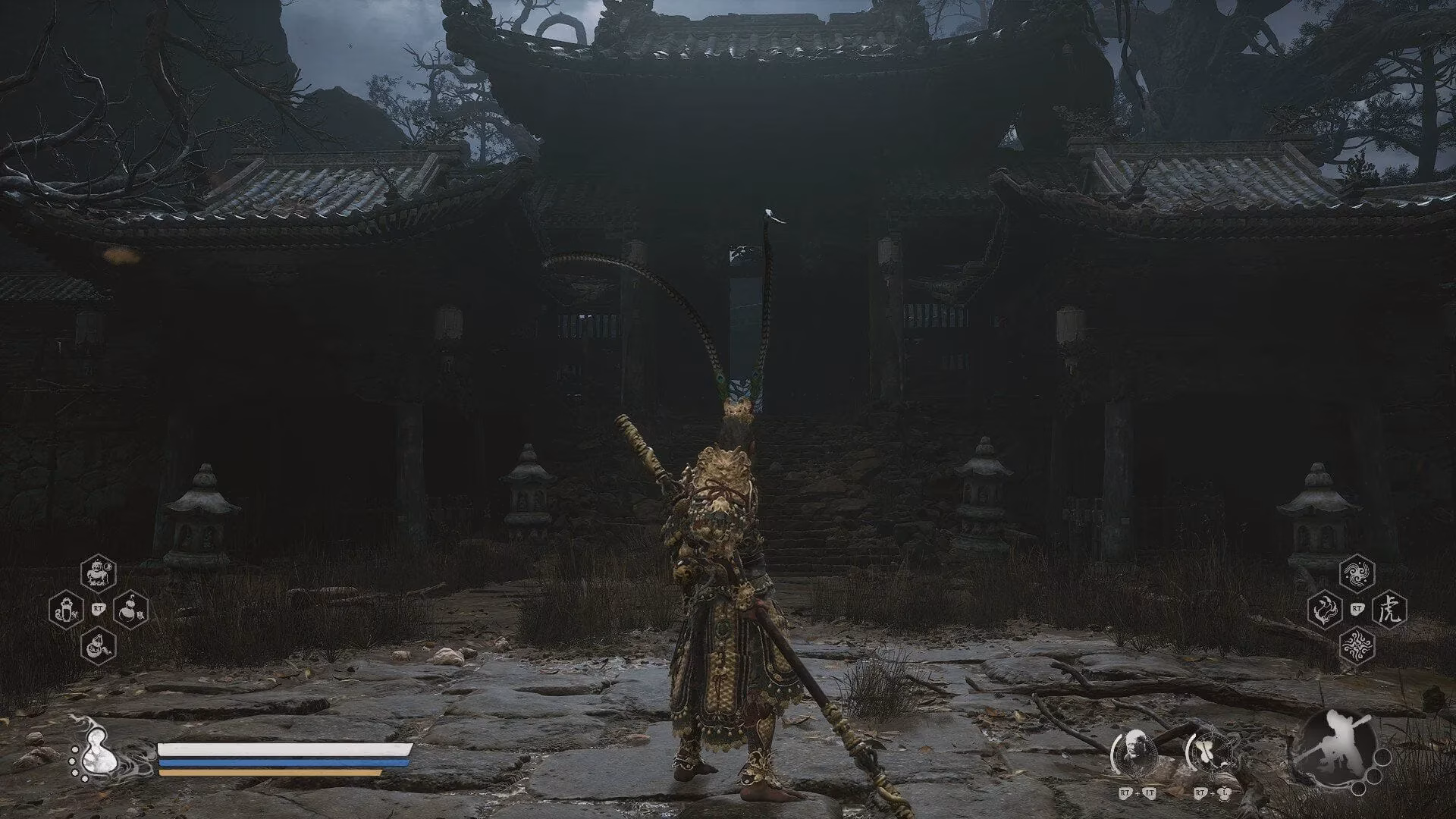The width and height of the screenshot is (1456, 819).
Task: Select the lowest stance pip on stance indicator
Action: [x=1360, y=790]
